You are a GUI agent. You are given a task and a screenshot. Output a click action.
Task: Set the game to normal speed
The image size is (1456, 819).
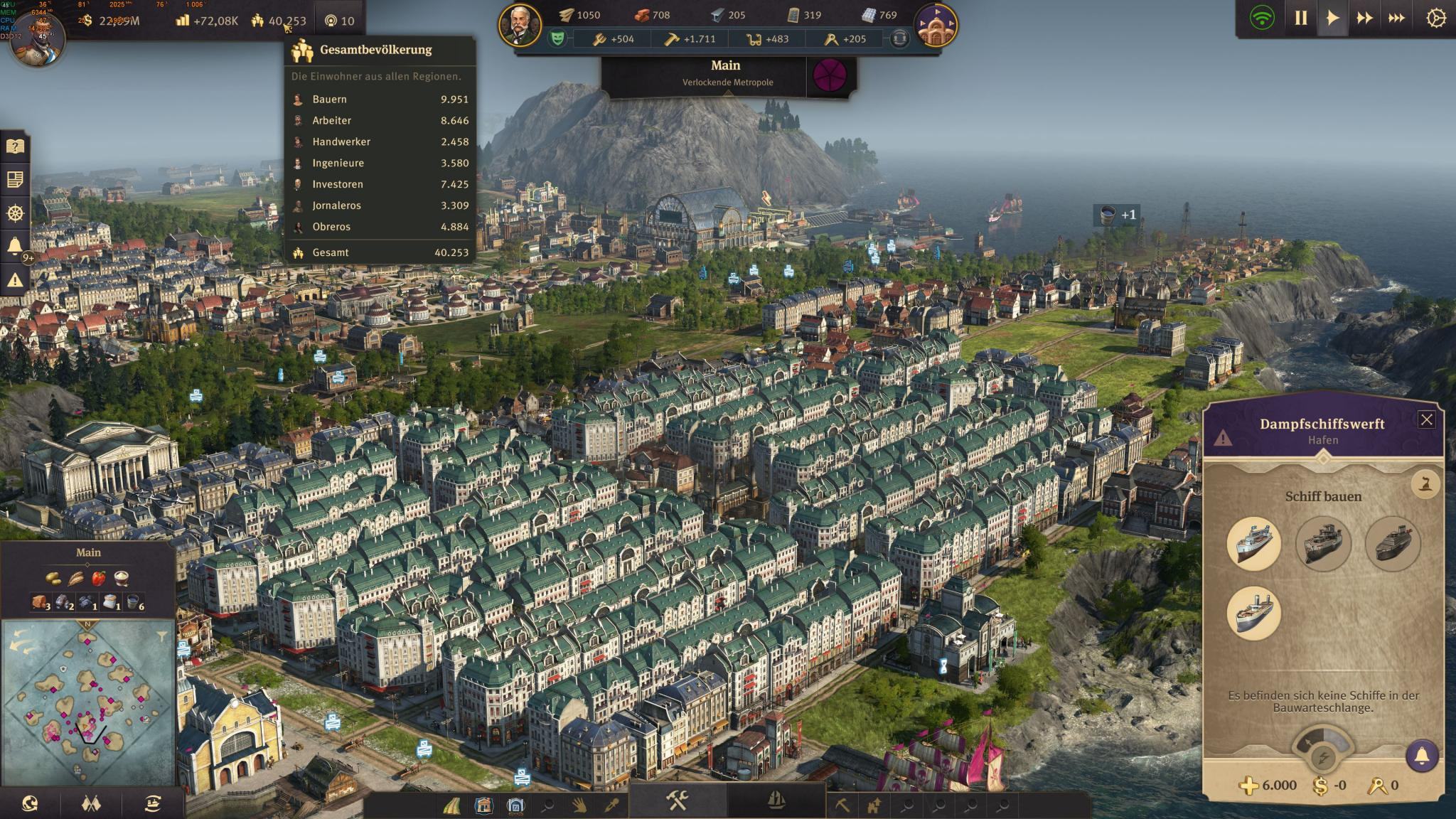click(x=1332, y=18)
